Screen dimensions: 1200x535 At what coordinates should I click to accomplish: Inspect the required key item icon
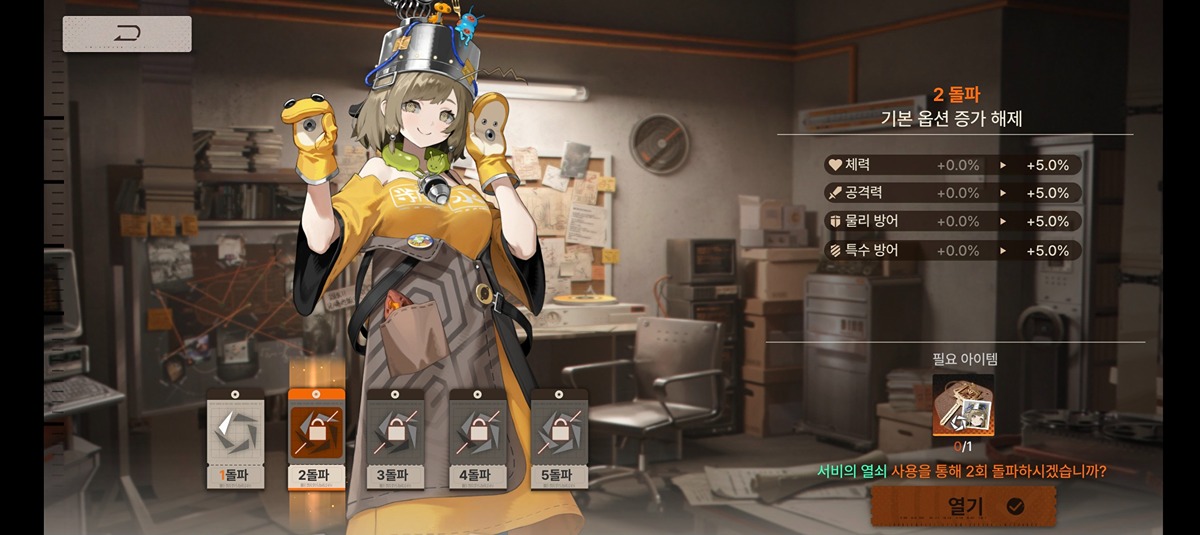(x=963, y=405)
